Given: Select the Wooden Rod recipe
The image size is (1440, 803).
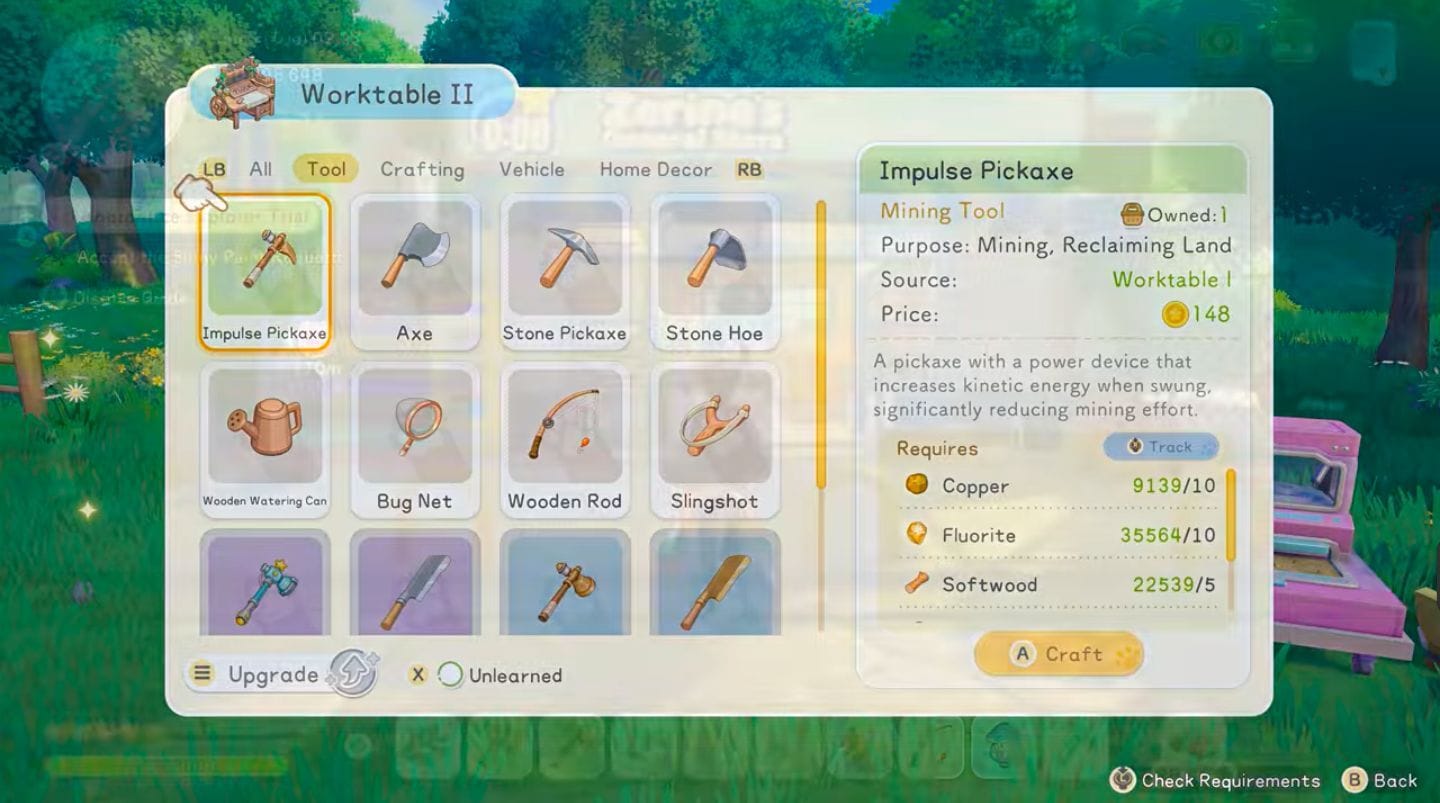Looking at the screenshot, I should 565,430.
